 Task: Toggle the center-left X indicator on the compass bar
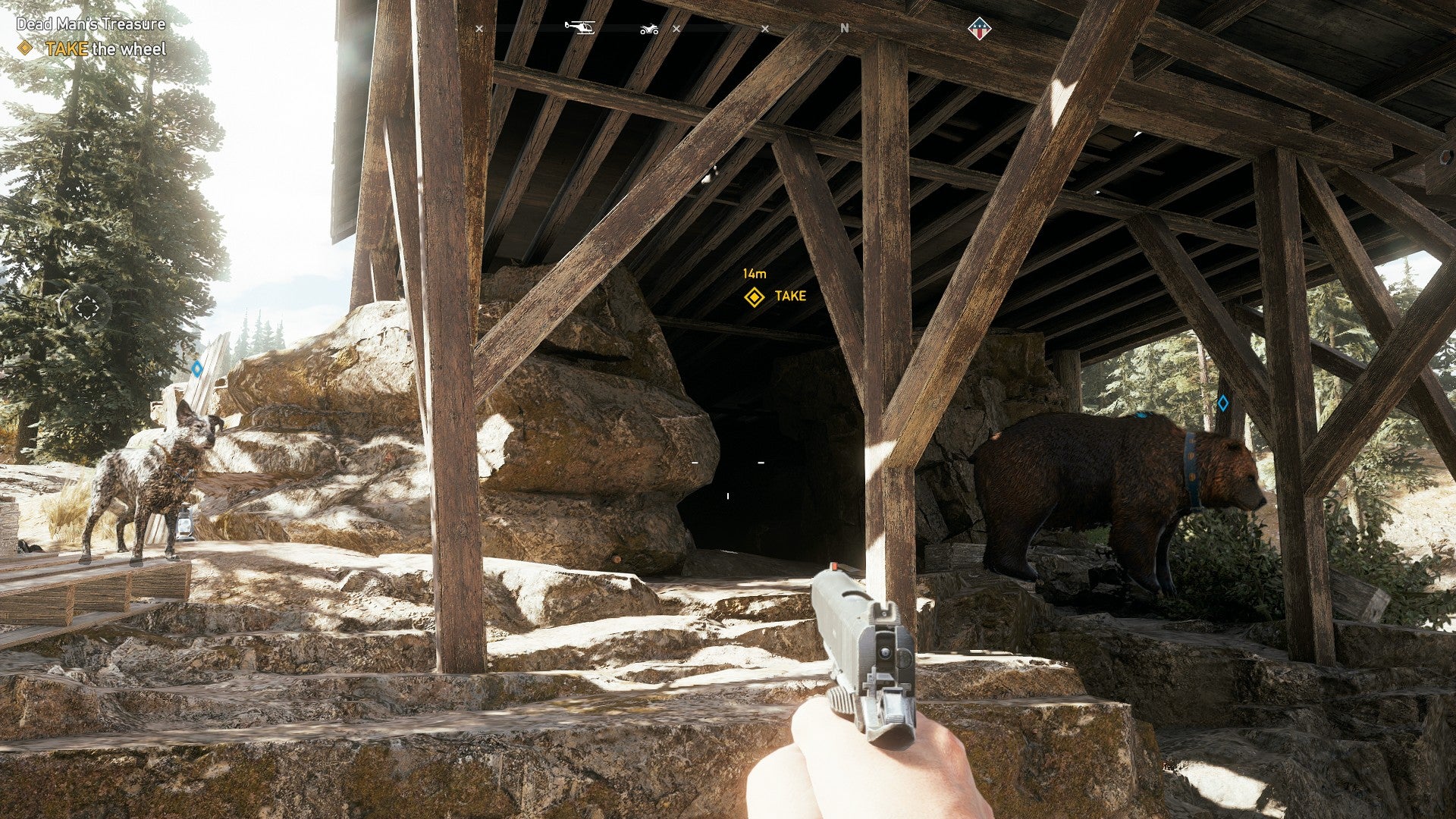click(x=765, y=28)
